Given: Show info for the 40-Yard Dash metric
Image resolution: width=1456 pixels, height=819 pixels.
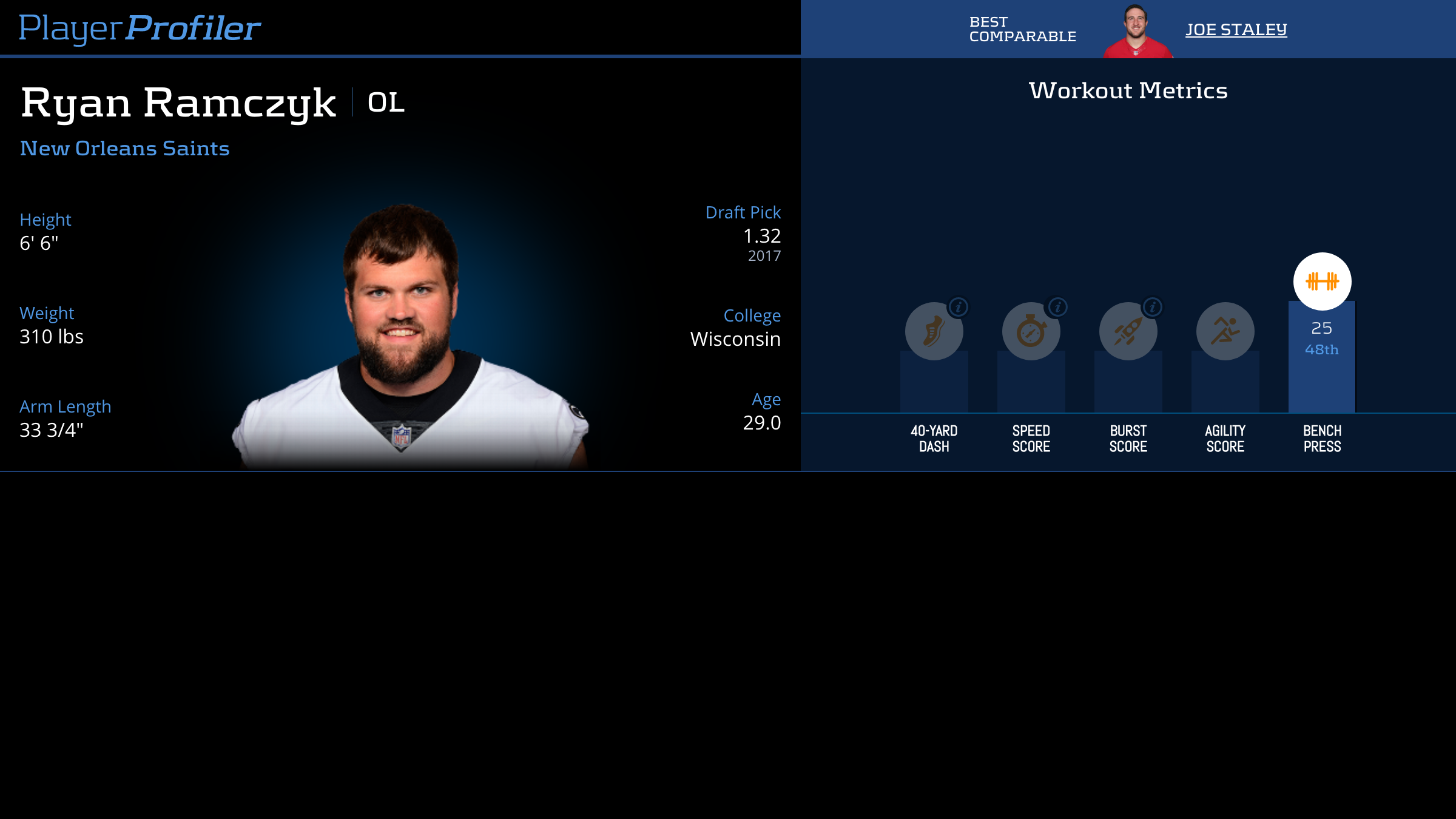Looking at the screenshot, I should (x=959, y=308).
